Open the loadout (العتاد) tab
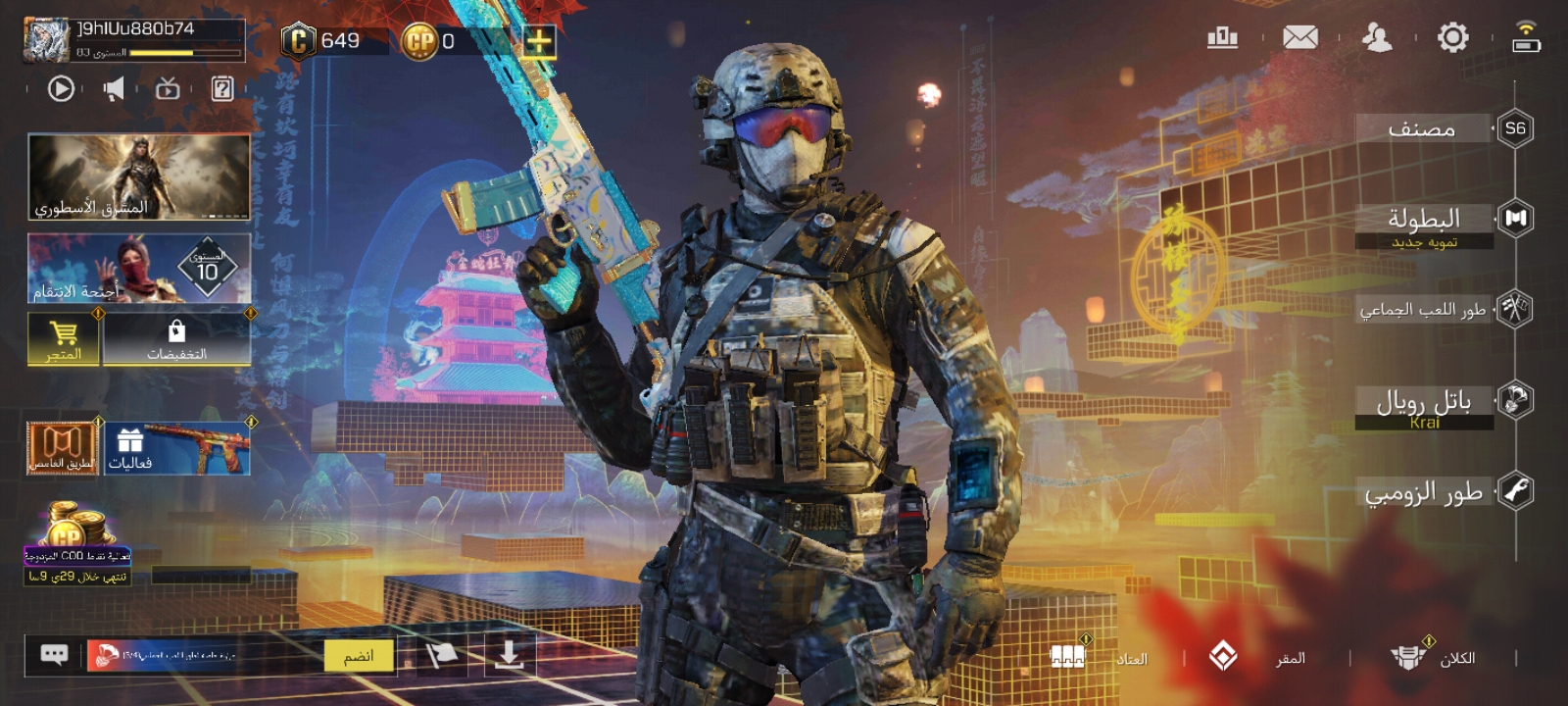 (1098, 657)
